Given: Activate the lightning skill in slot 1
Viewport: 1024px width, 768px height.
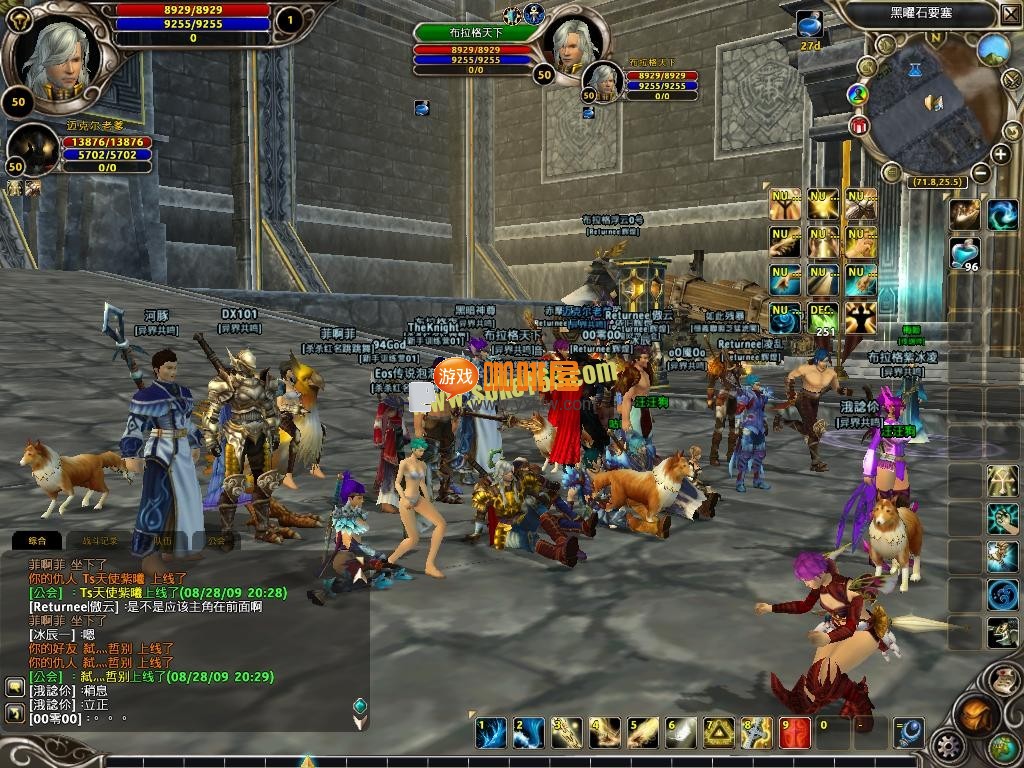Looking at the screenshot, I should pos(490,733).
